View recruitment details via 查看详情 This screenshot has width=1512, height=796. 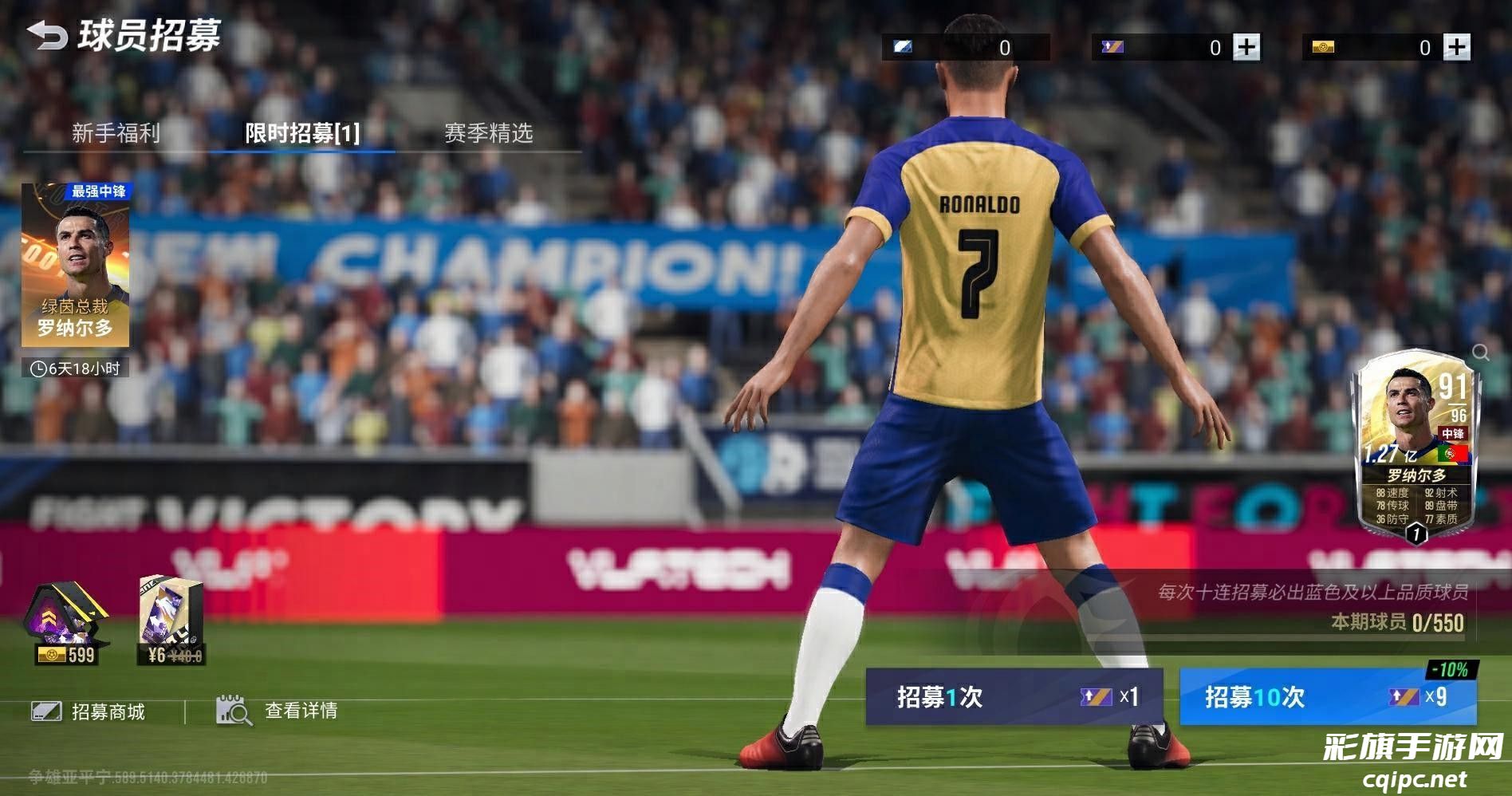tap(278, 710)
